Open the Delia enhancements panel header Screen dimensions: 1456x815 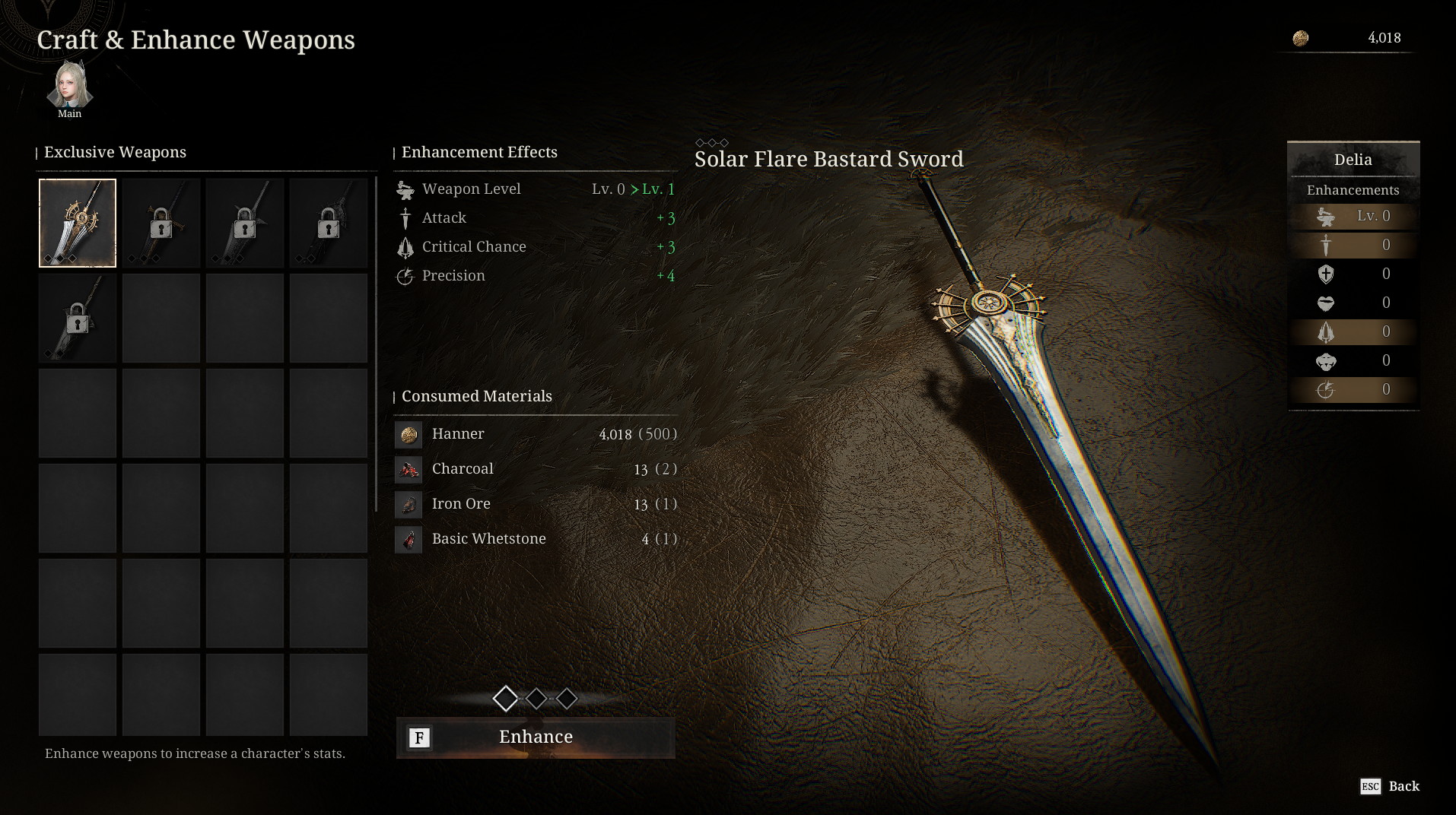pyautogui.click(x=1353, y=160)
